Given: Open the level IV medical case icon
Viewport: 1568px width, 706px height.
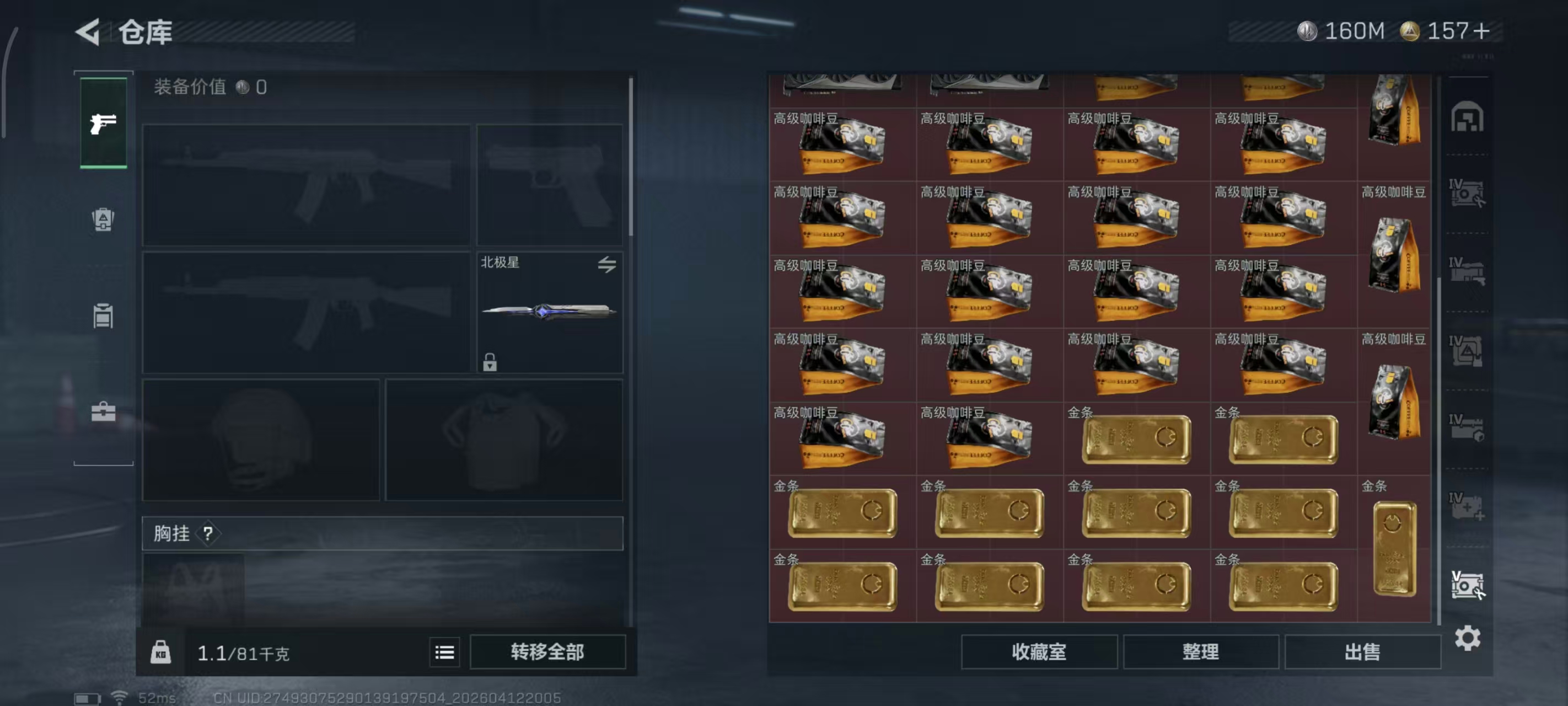Looking at the screenshot, I should tap(1469, 508).
